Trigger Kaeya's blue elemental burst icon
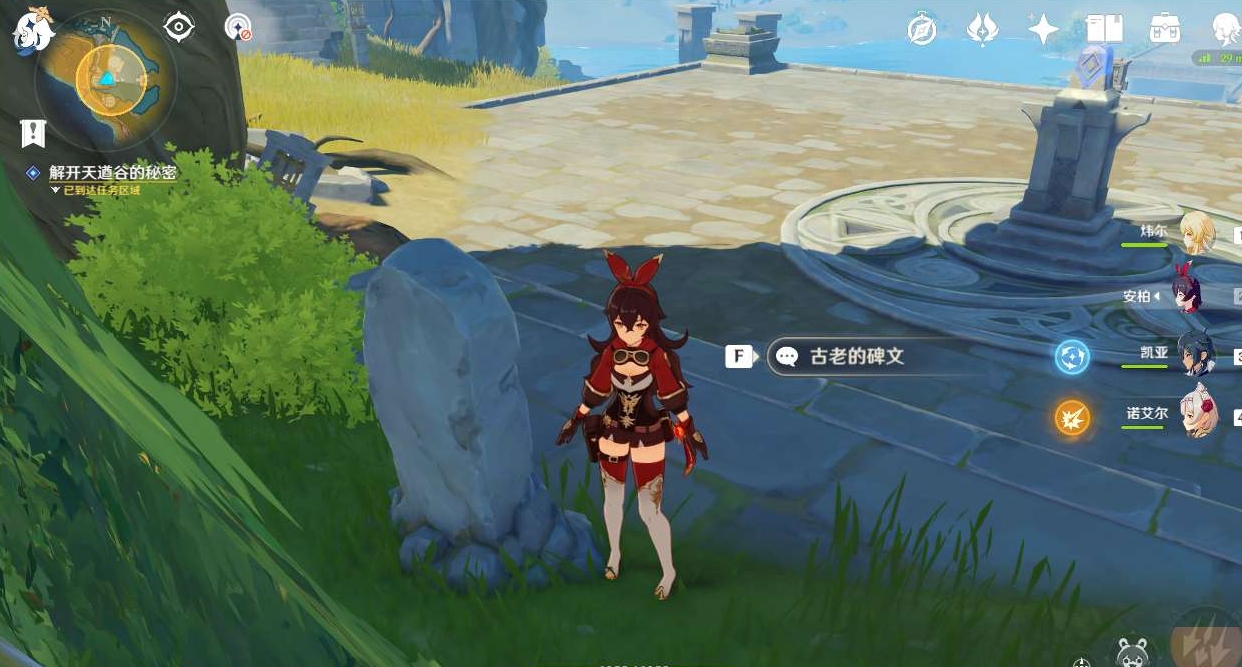1242x667 pixels. click(1072, 357)
